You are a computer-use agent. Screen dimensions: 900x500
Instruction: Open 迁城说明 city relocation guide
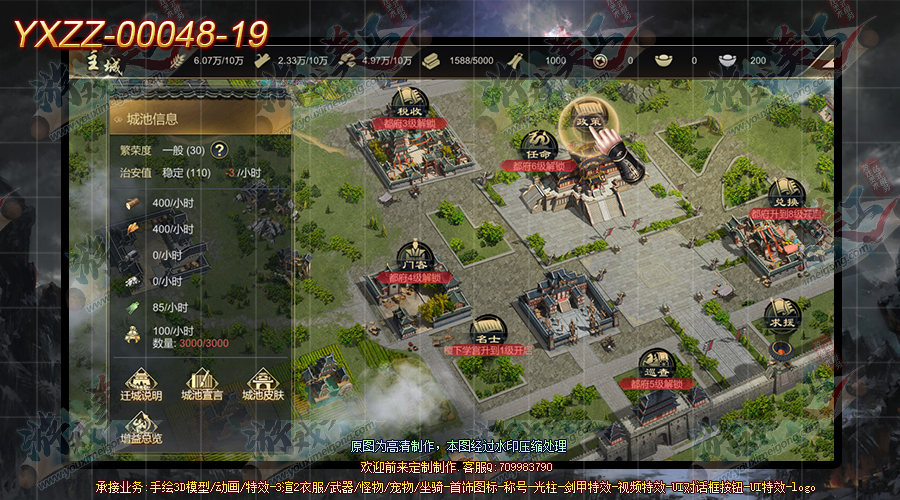(141, 385)
